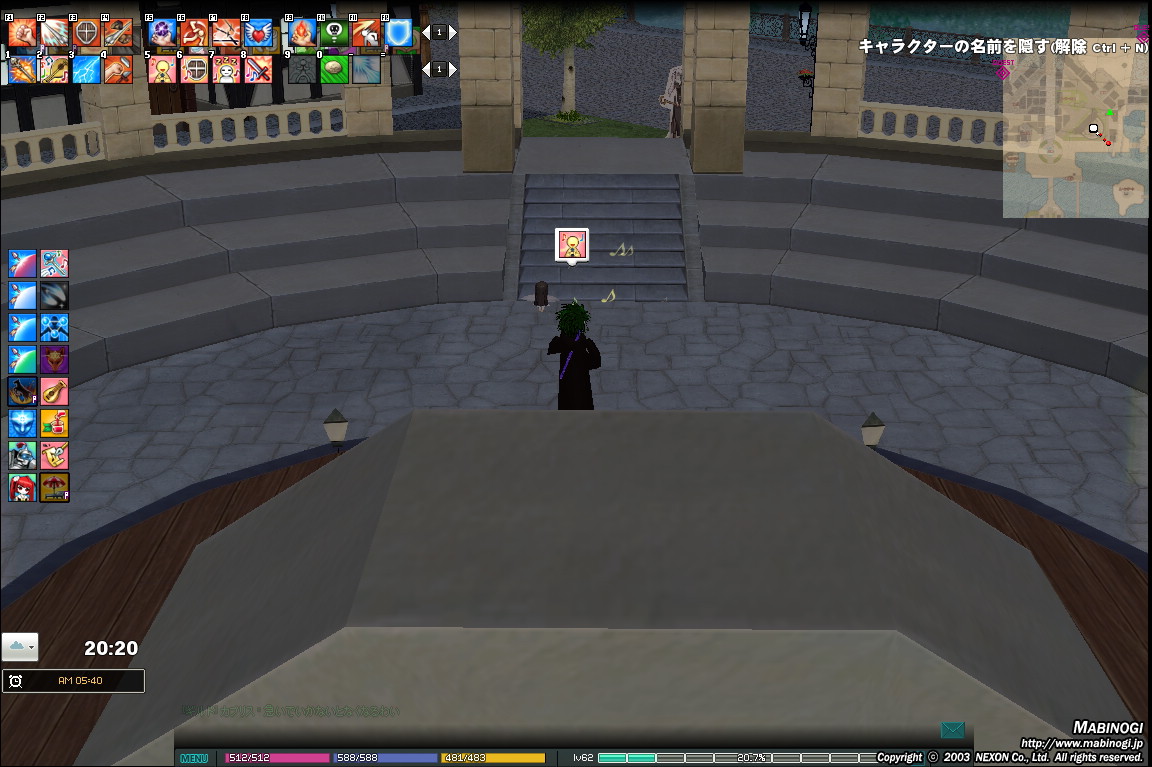The height and width of the screenshot is (767, 1152).
Task: Activate the skull skill icon in green
Action: (x=334, y=34)
